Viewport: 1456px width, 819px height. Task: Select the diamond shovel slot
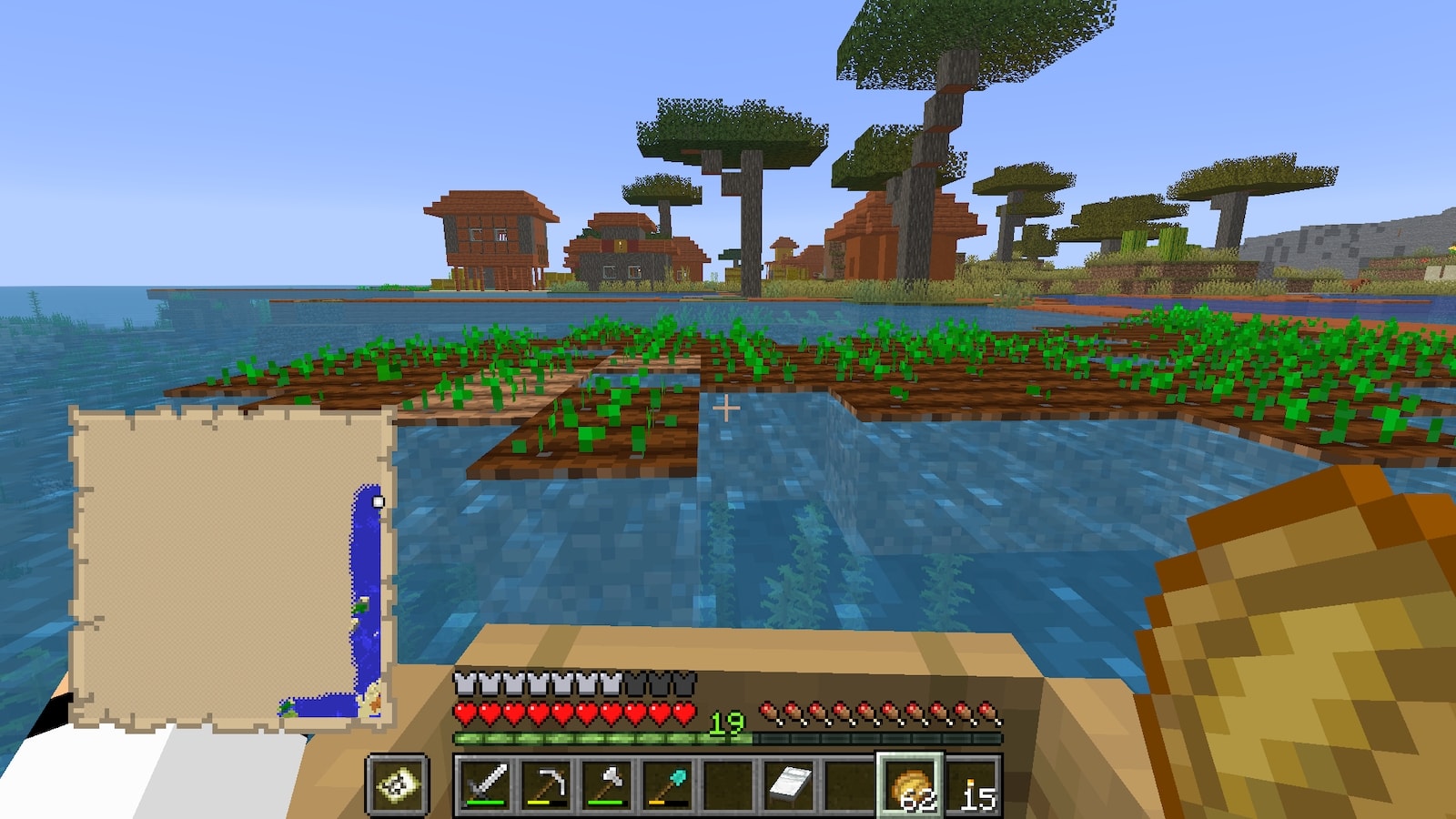667,784
